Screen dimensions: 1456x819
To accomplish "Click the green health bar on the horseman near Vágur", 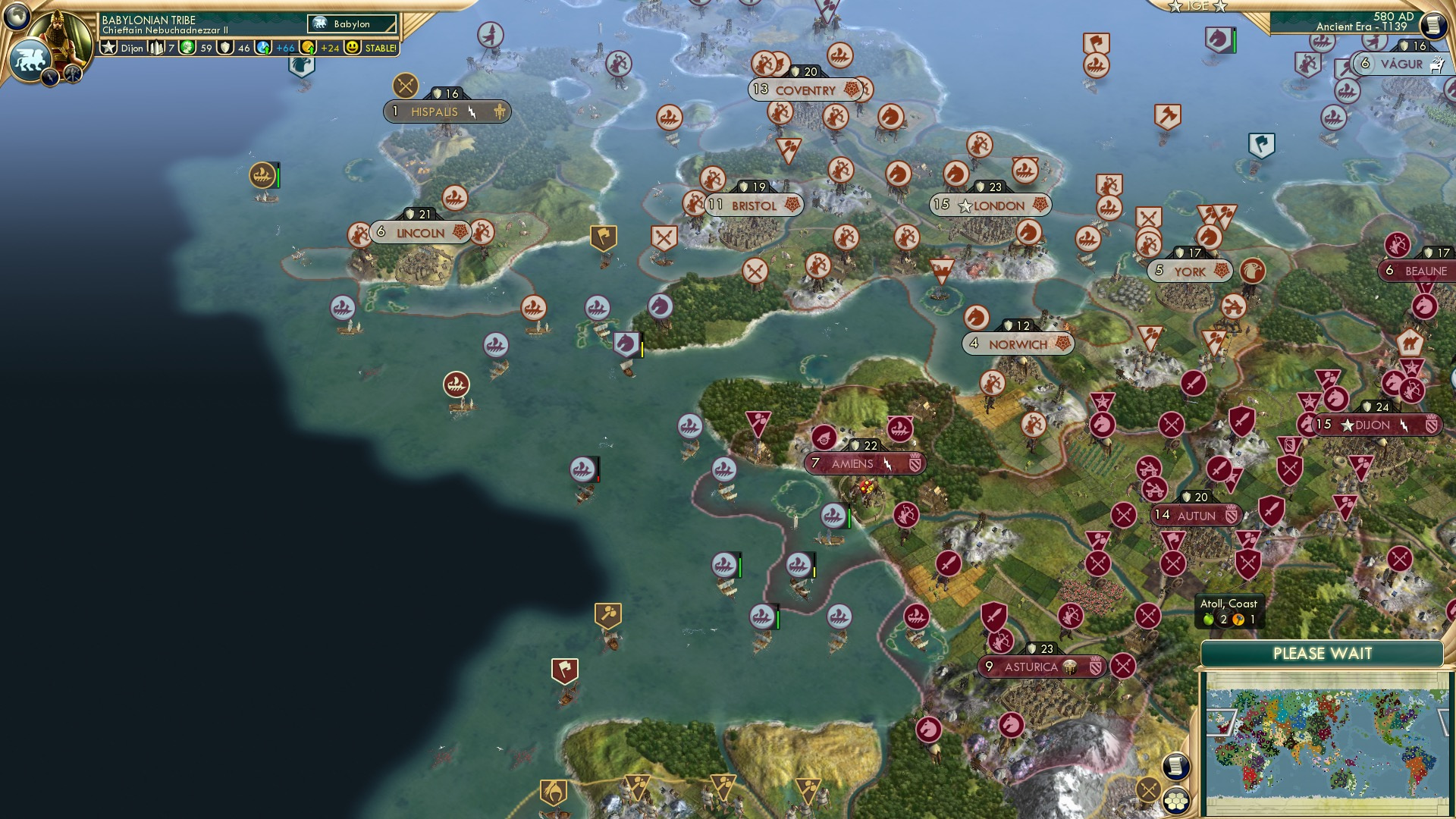I will 1235,41.
